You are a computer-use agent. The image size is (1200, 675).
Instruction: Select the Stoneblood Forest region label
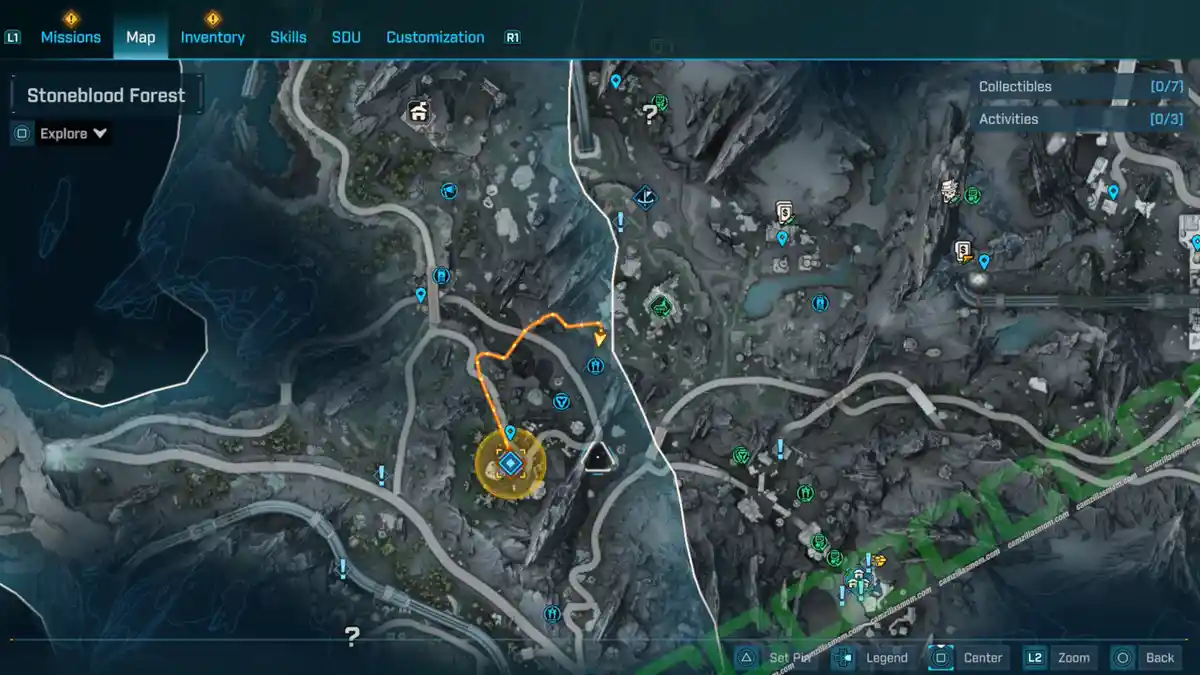point(106,96)
